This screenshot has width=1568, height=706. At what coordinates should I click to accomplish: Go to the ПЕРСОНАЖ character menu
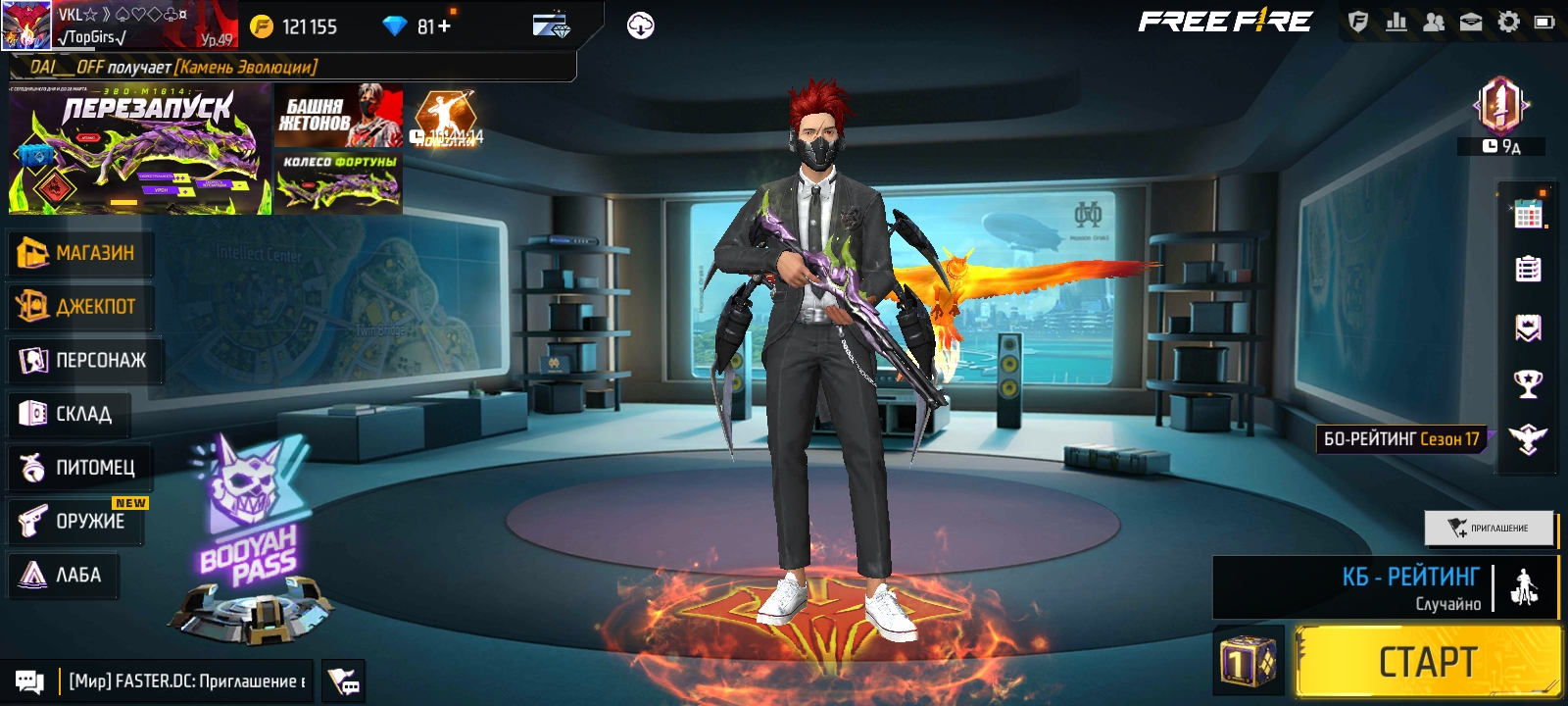(83, 361)
